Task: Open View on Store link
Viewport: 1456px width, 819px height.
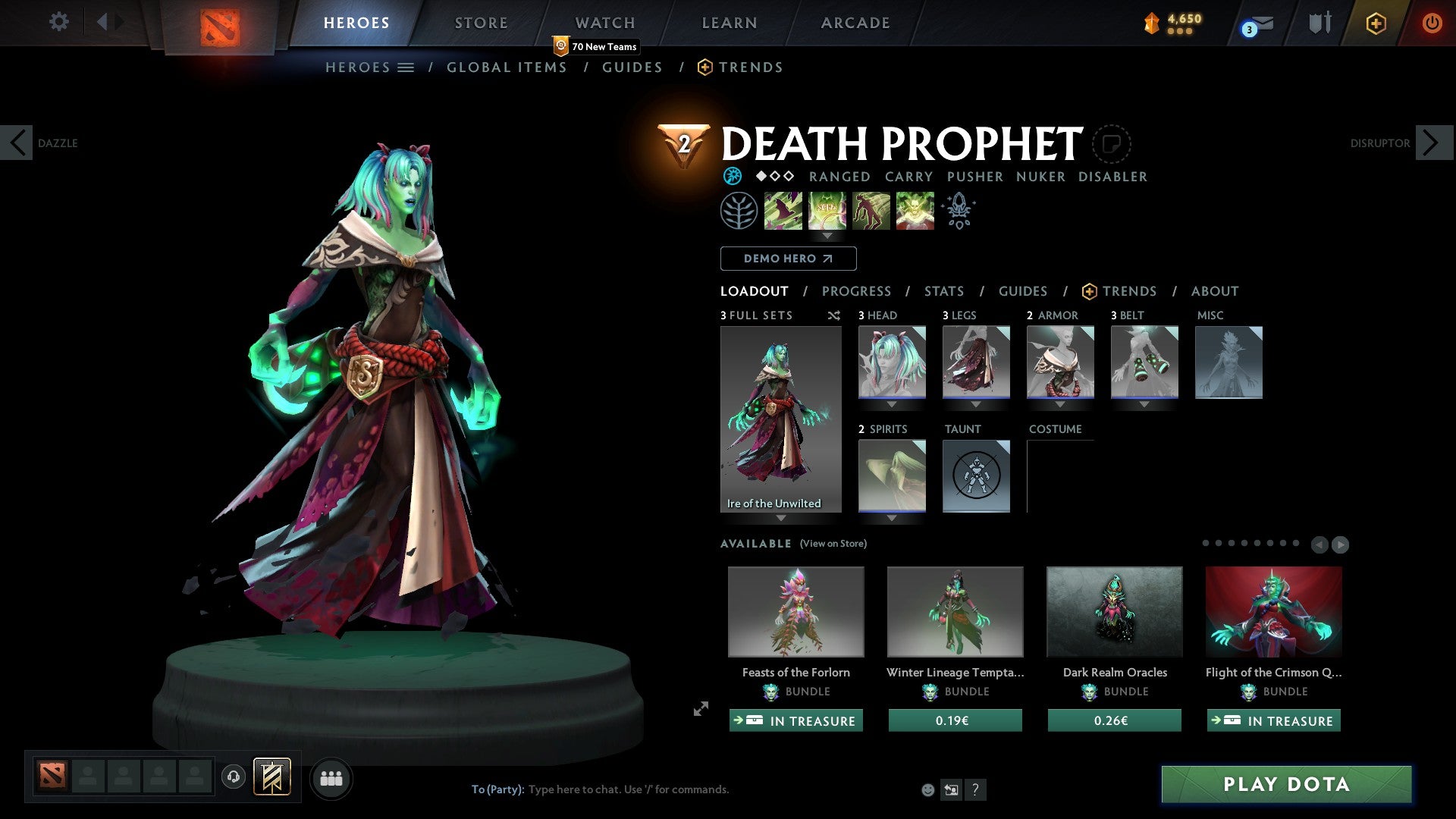Action: [x=833, y=544]
